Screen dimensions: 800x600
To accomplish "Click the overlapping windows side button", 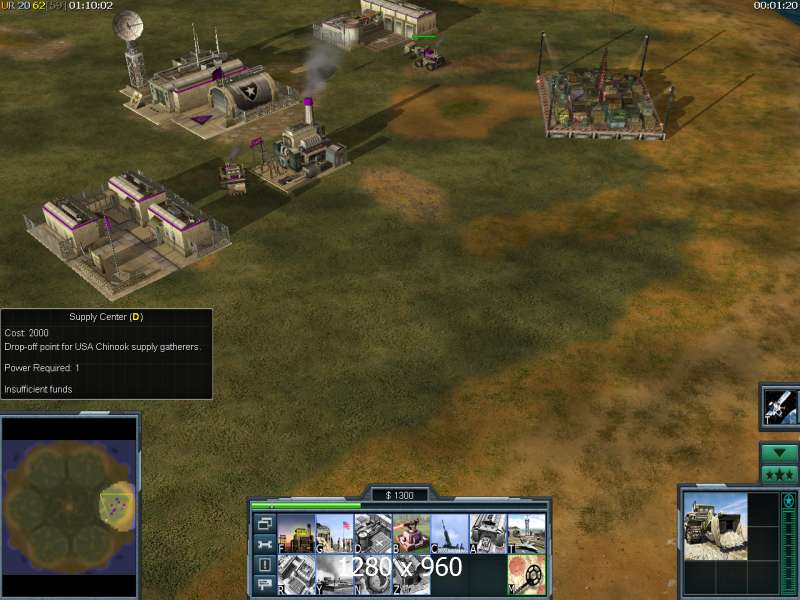I will coord(264,524).
